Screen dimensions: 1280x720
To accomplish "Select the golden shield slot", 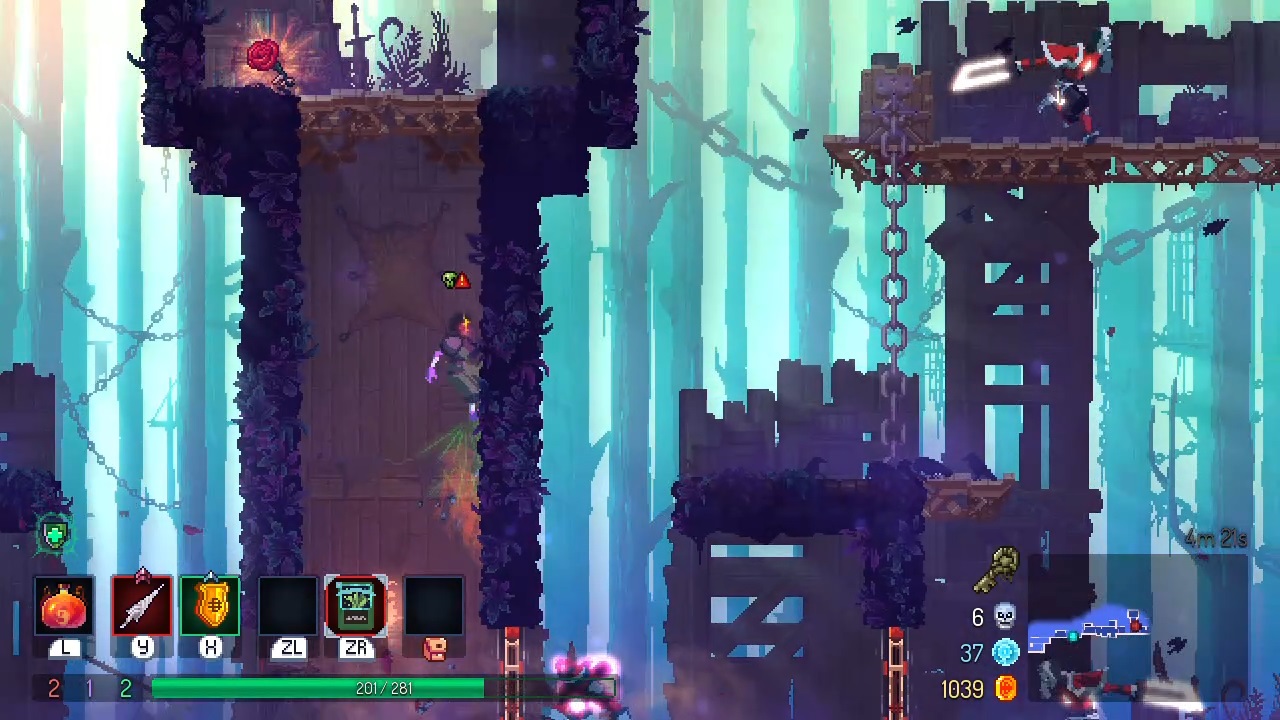I will click(210, 606).
